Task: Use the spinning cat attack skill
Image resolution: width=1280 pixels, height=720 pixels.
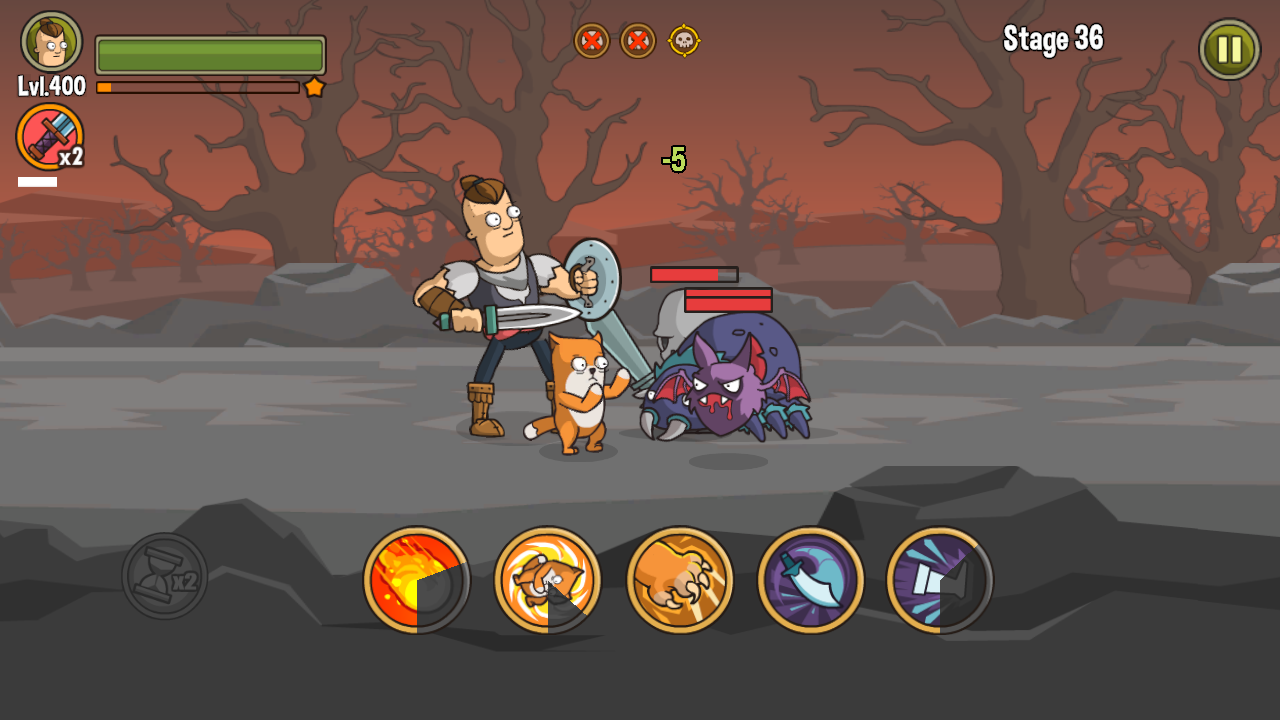Action: click(548, 580)
